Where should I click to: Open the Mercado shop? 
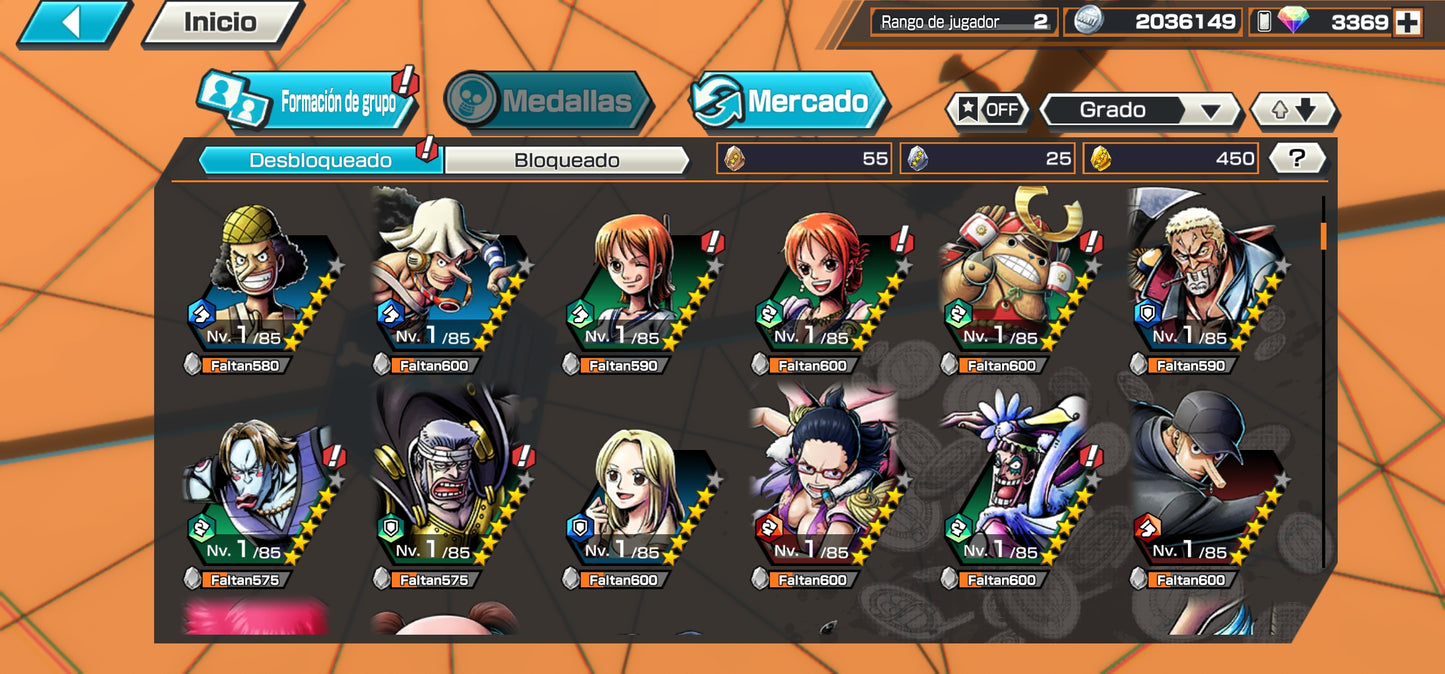pyautogui.click(x=789, y=101)
